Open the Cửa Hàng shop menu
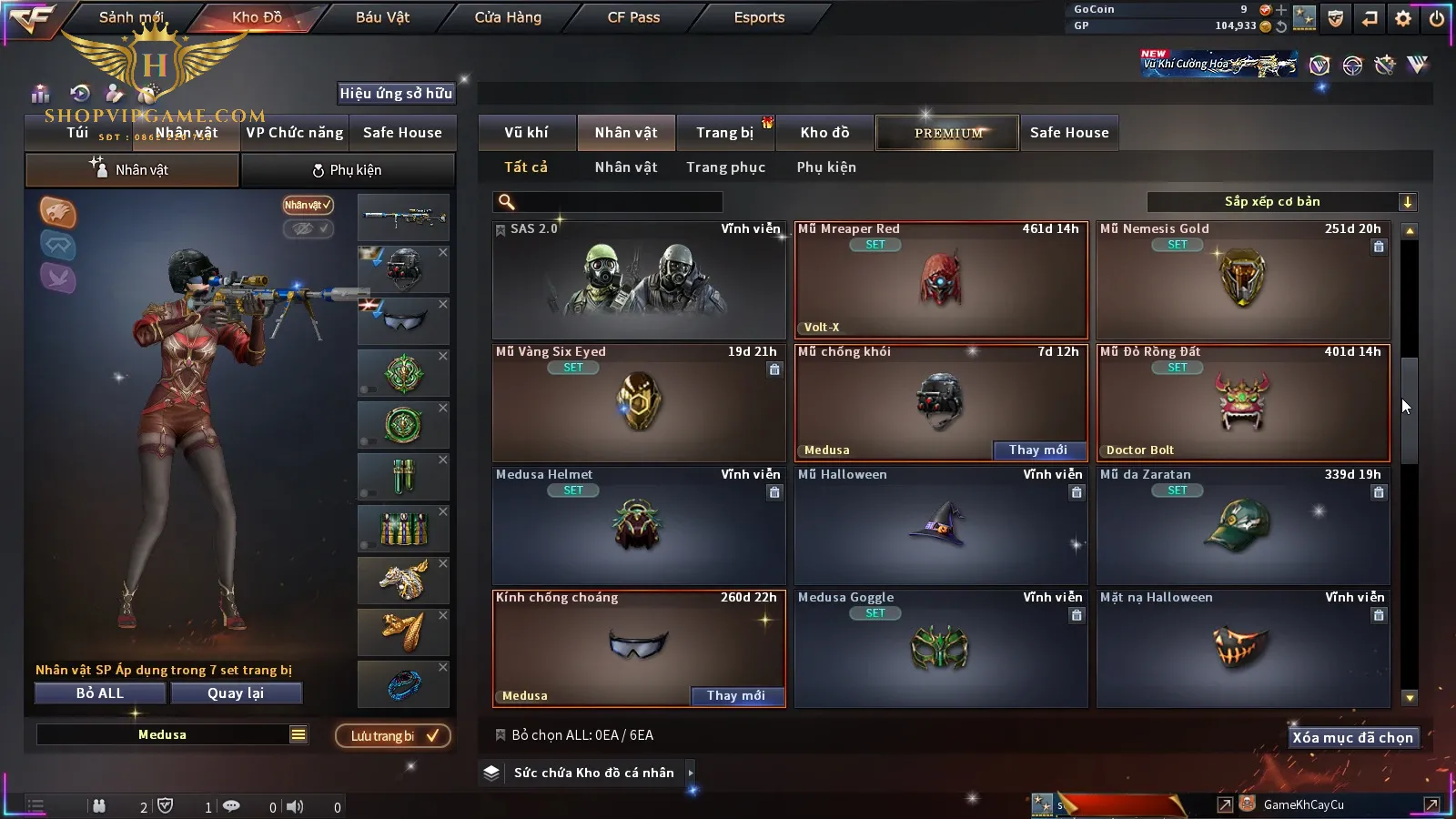The image size is (1456, 819). [508, 17]
